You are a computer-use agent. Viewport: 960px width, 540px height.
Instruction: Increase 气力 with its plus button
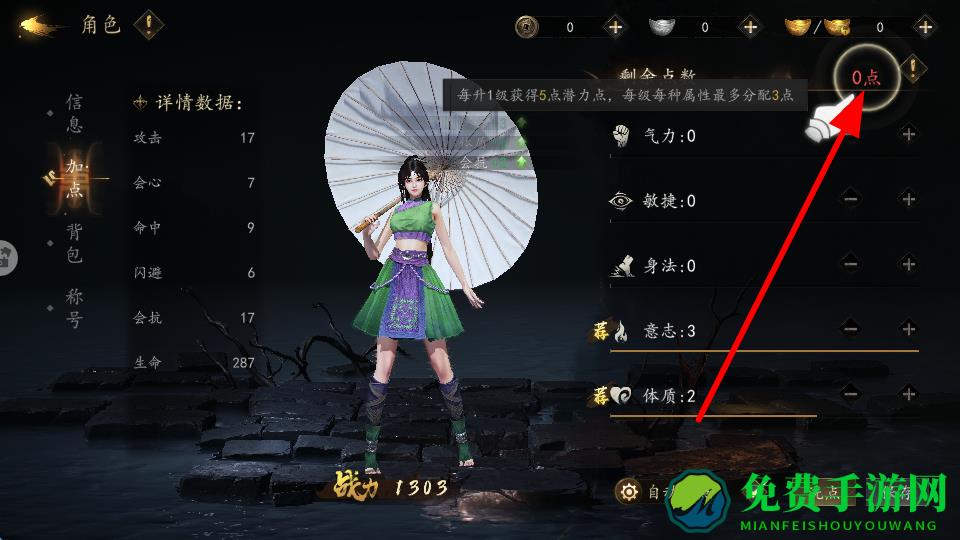click(908, 134)
